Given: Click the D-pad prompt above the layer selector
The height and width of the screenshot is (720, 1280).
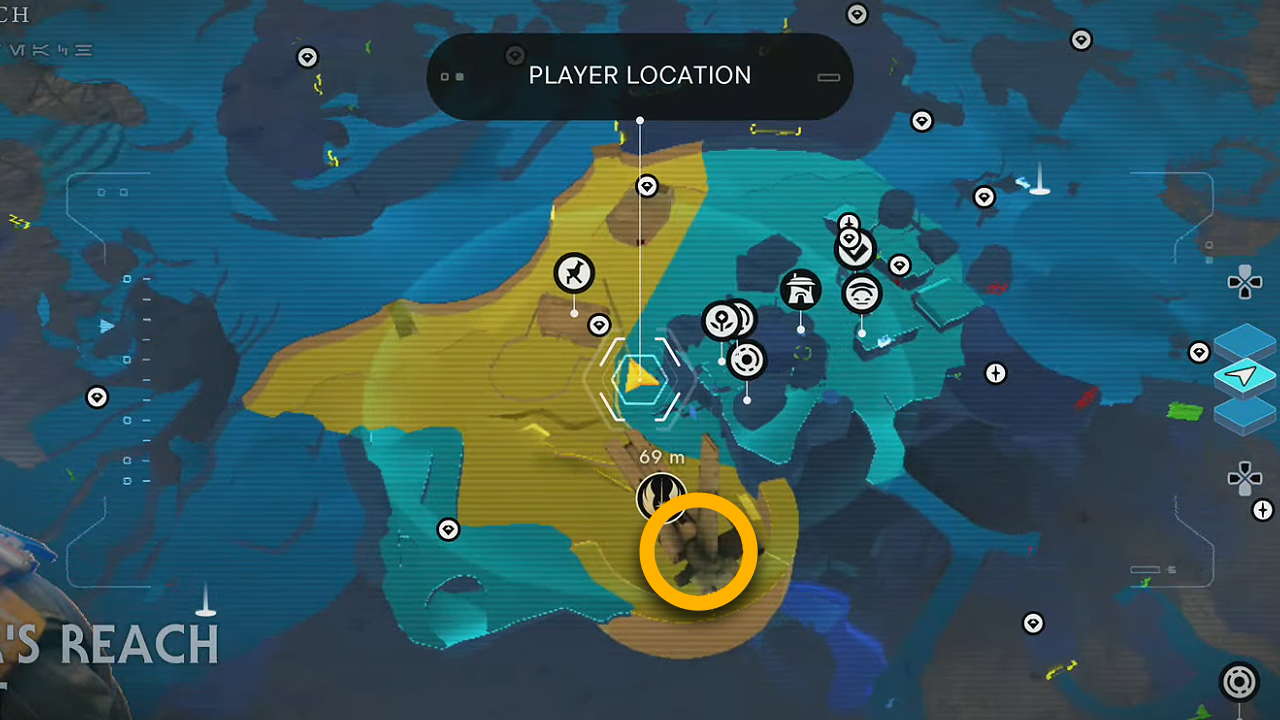Looking at the screenshot, I should [x=1245, y=284].
